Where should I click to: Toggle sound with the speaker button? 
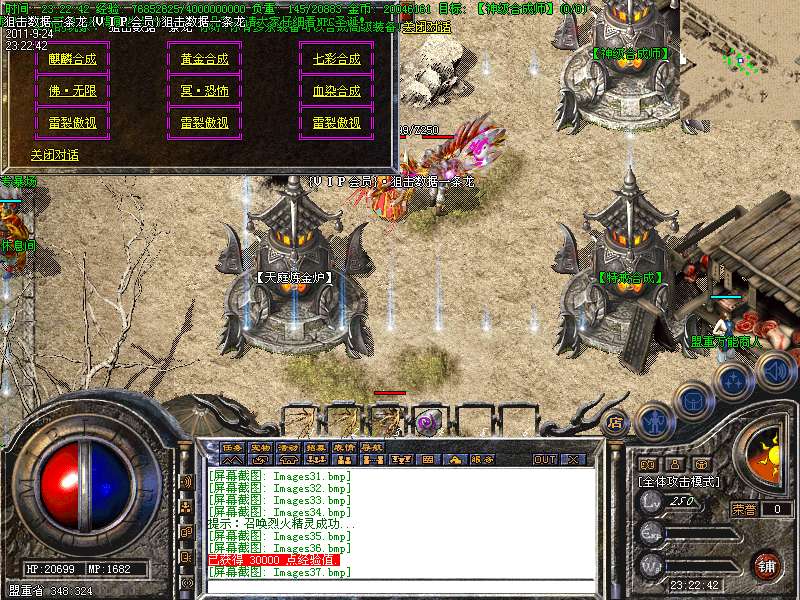pyautogui.click(x=775, y=372)
